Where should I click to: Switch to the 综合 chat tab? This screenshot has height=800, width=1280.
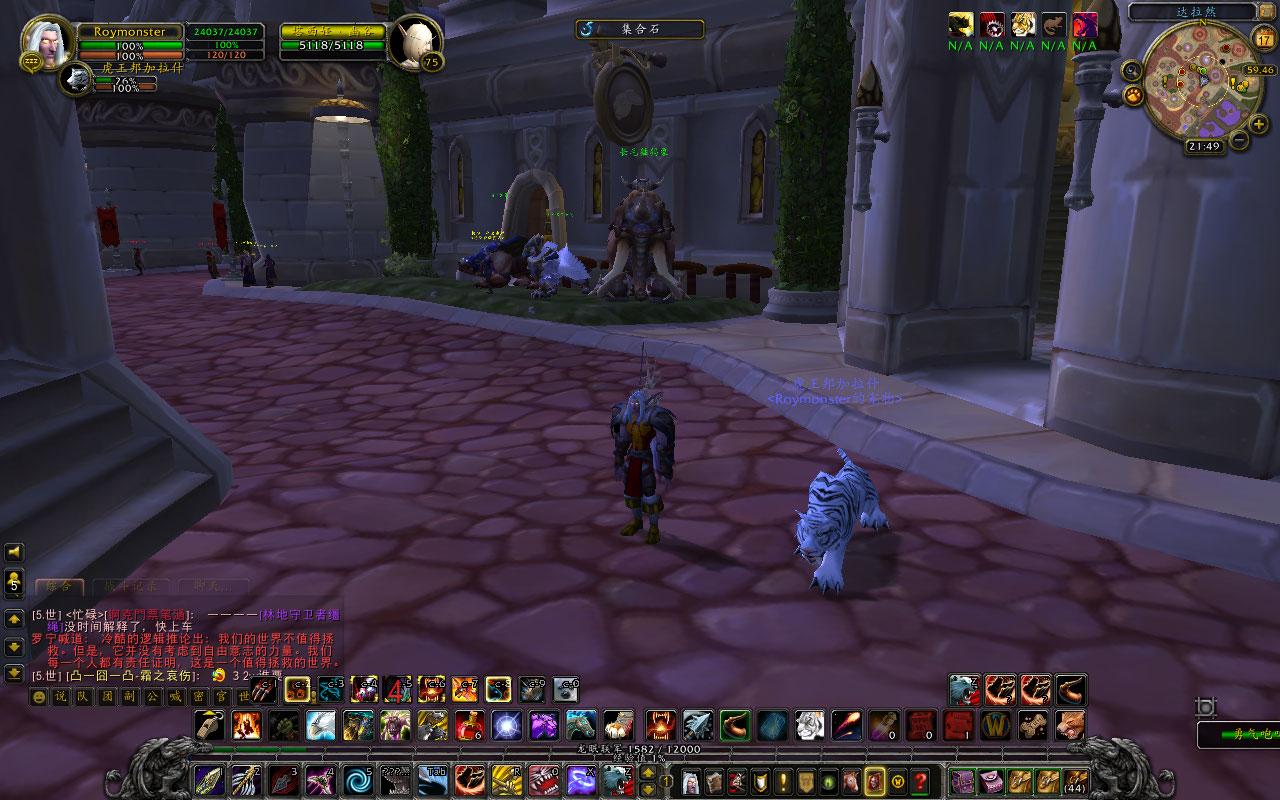[x=59, y=587]
